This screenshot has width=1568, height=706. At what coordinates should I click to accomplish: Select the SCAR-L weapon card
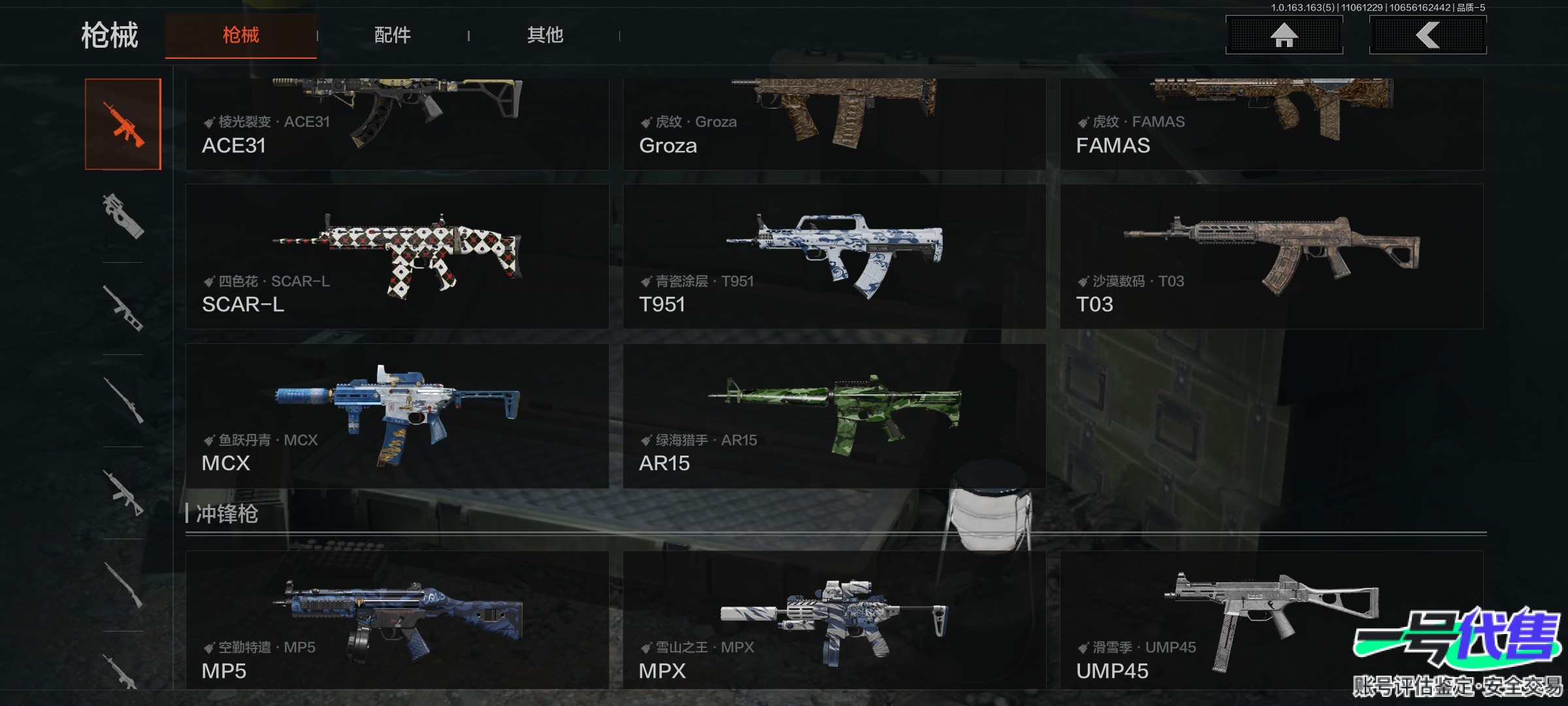pyautogui.click(x=397, y=256)
